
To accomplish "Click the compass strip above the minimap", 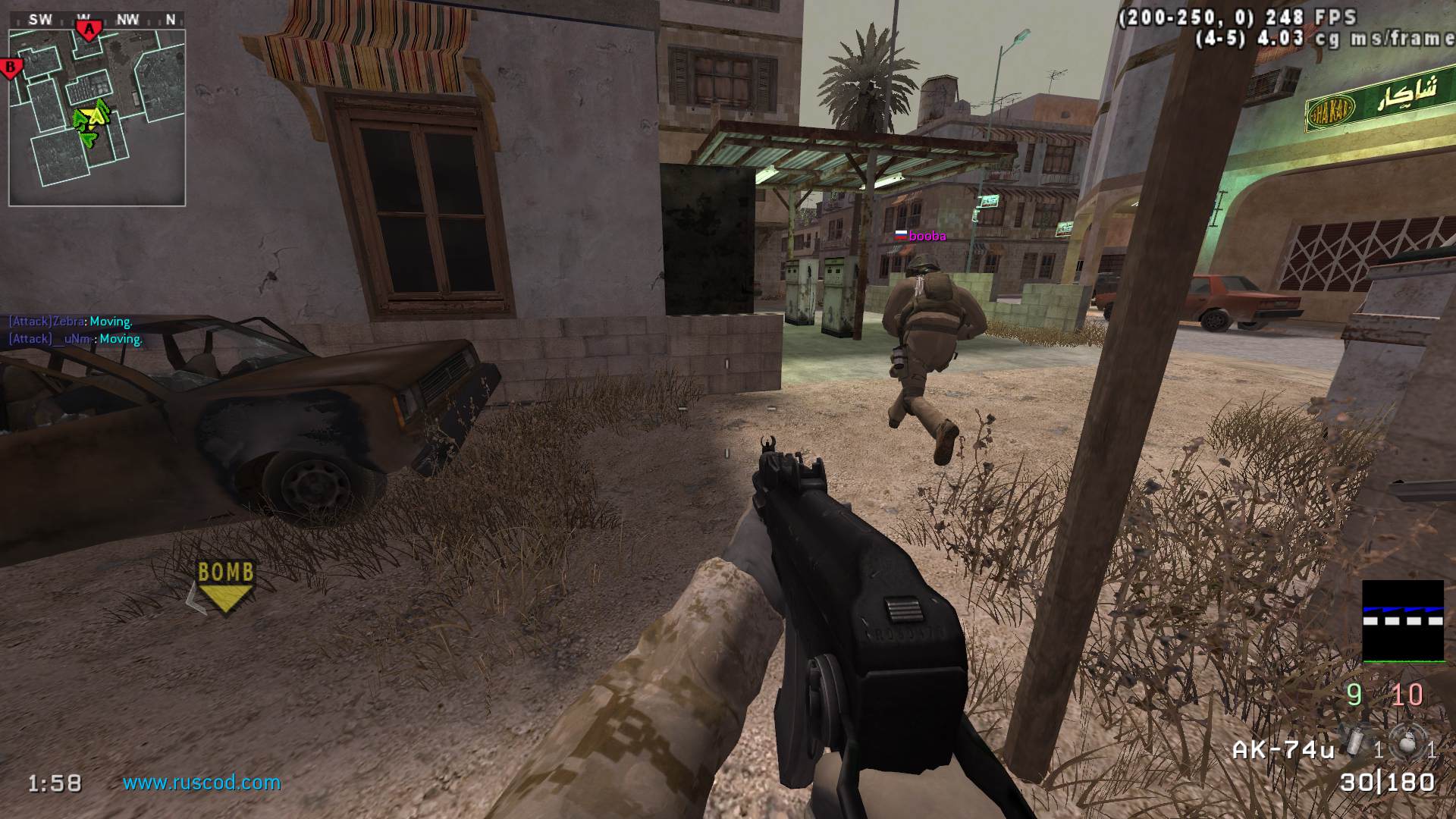I will tap(97, 20).
